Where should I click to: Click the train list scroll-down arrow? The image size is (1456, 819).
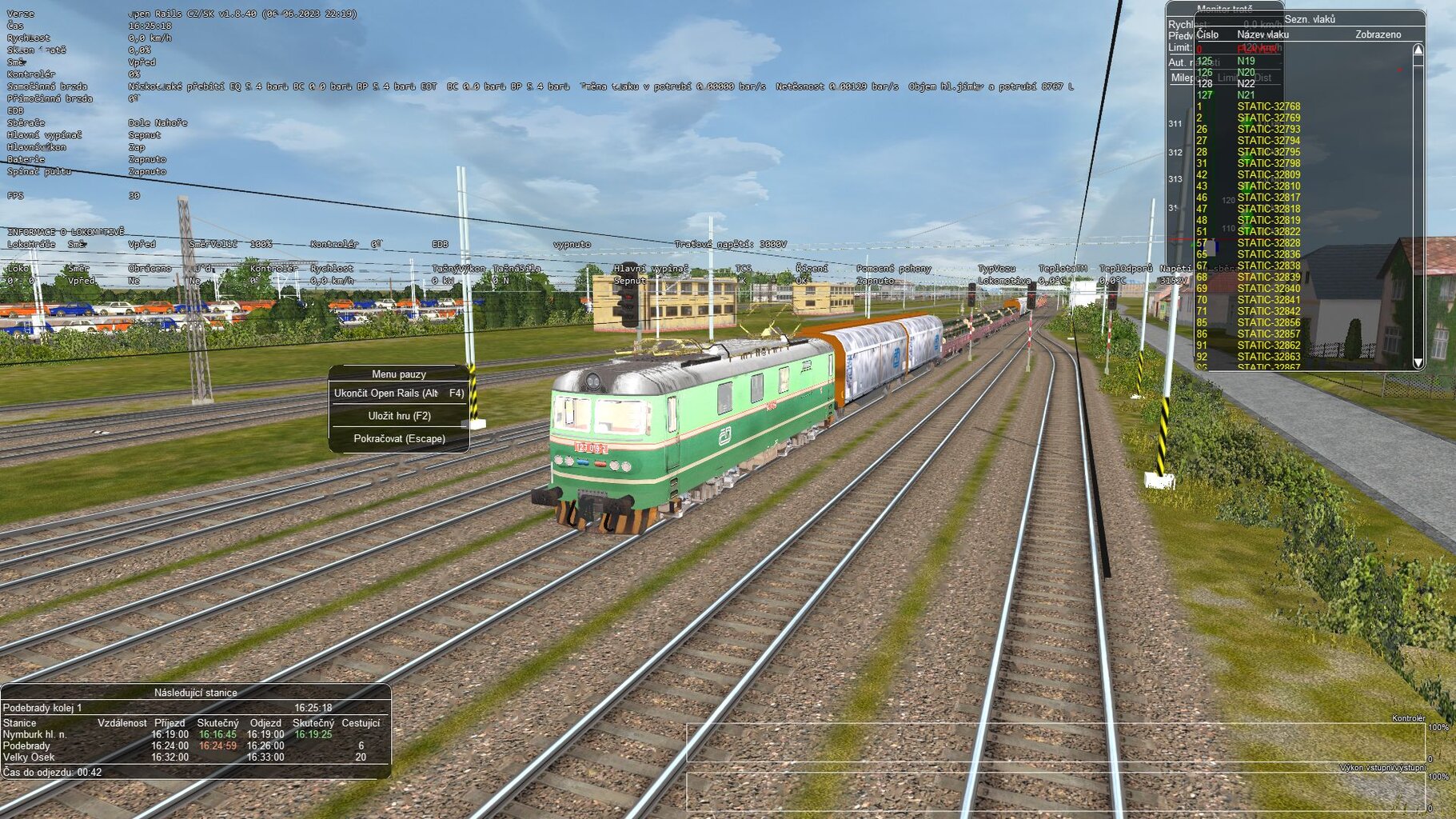[x=1418, y=363]
